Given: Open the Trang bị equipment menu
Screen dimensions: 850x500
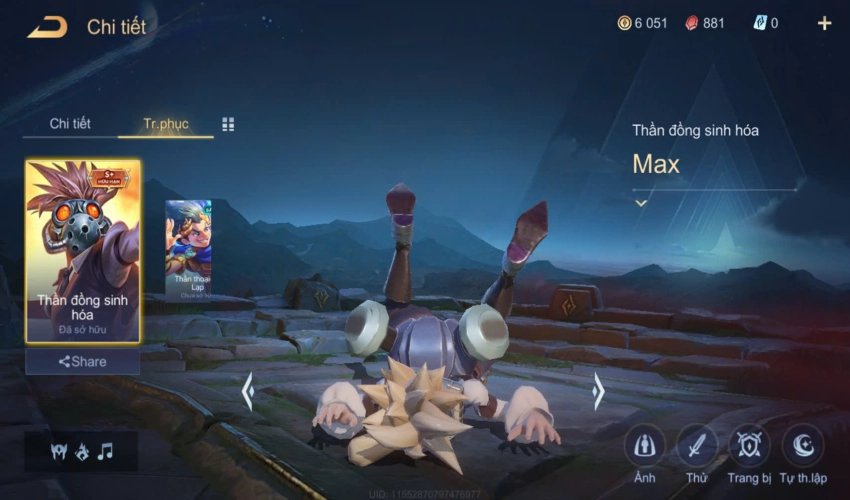Looking at the screenshot, I should 749,446.
